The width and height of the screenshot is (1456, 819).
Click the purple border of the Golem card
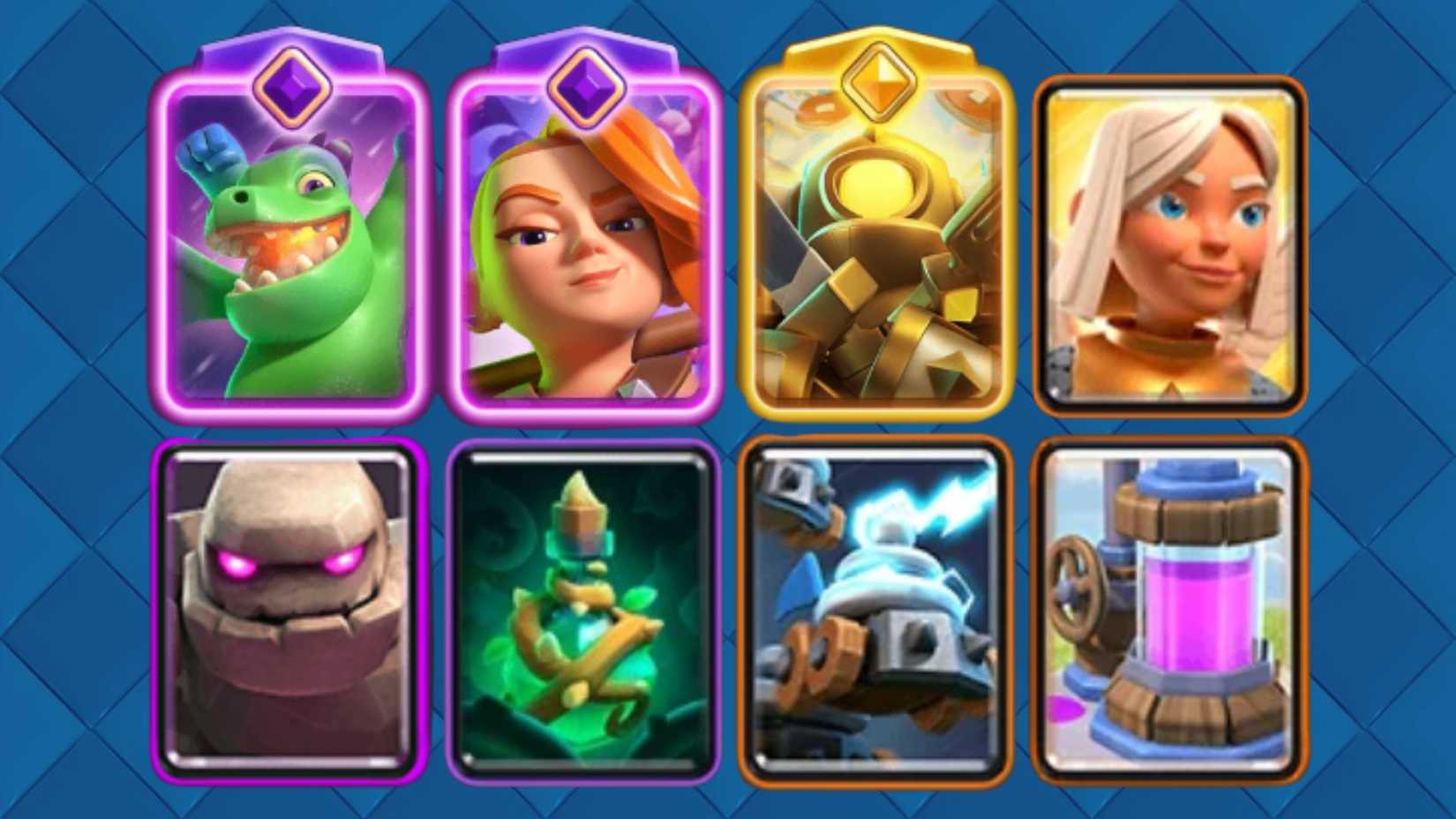[x=161, y=609]
